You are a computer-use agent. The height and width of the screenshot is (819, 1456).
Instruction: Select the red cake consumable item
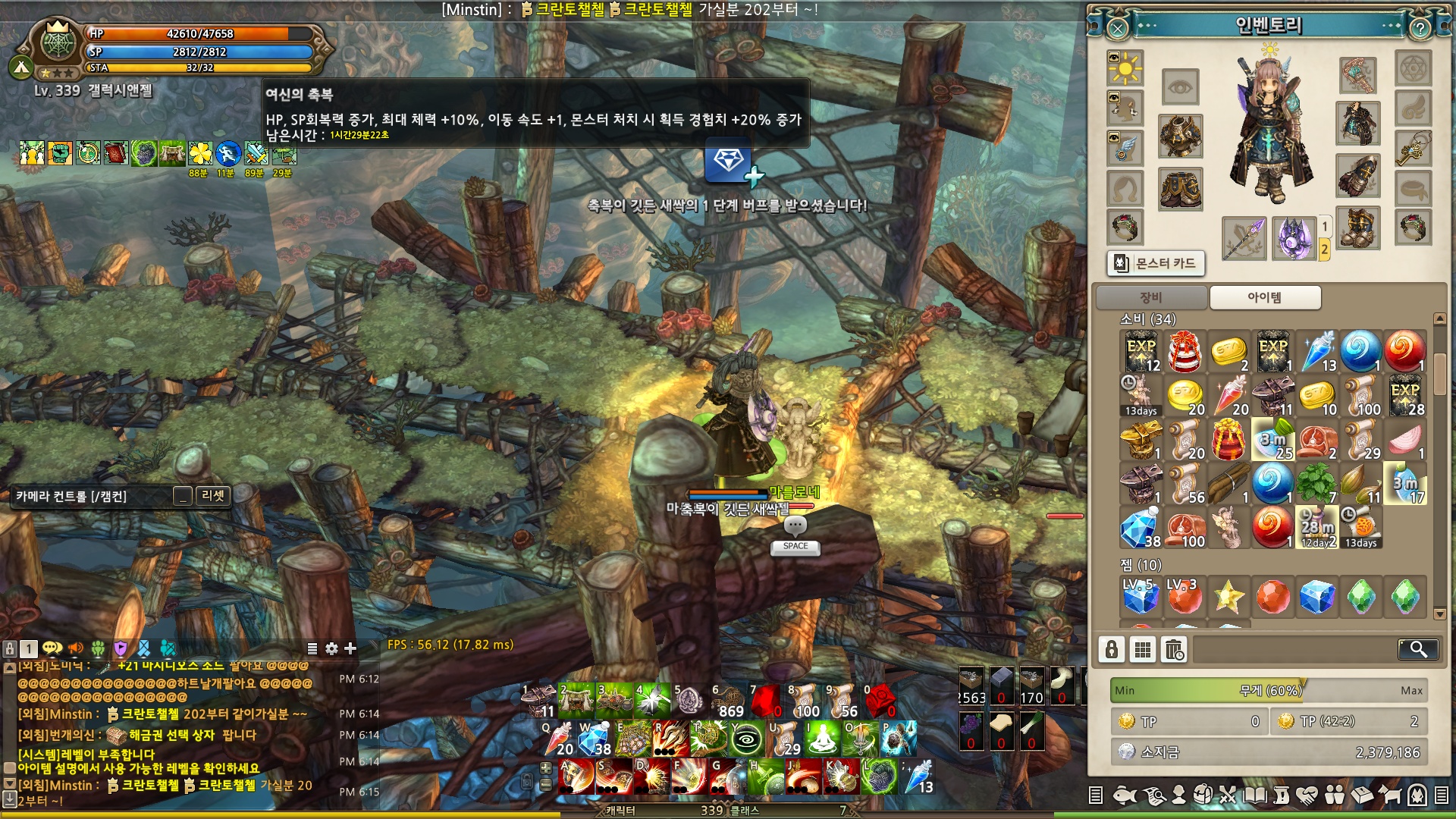click(1185, 352)
